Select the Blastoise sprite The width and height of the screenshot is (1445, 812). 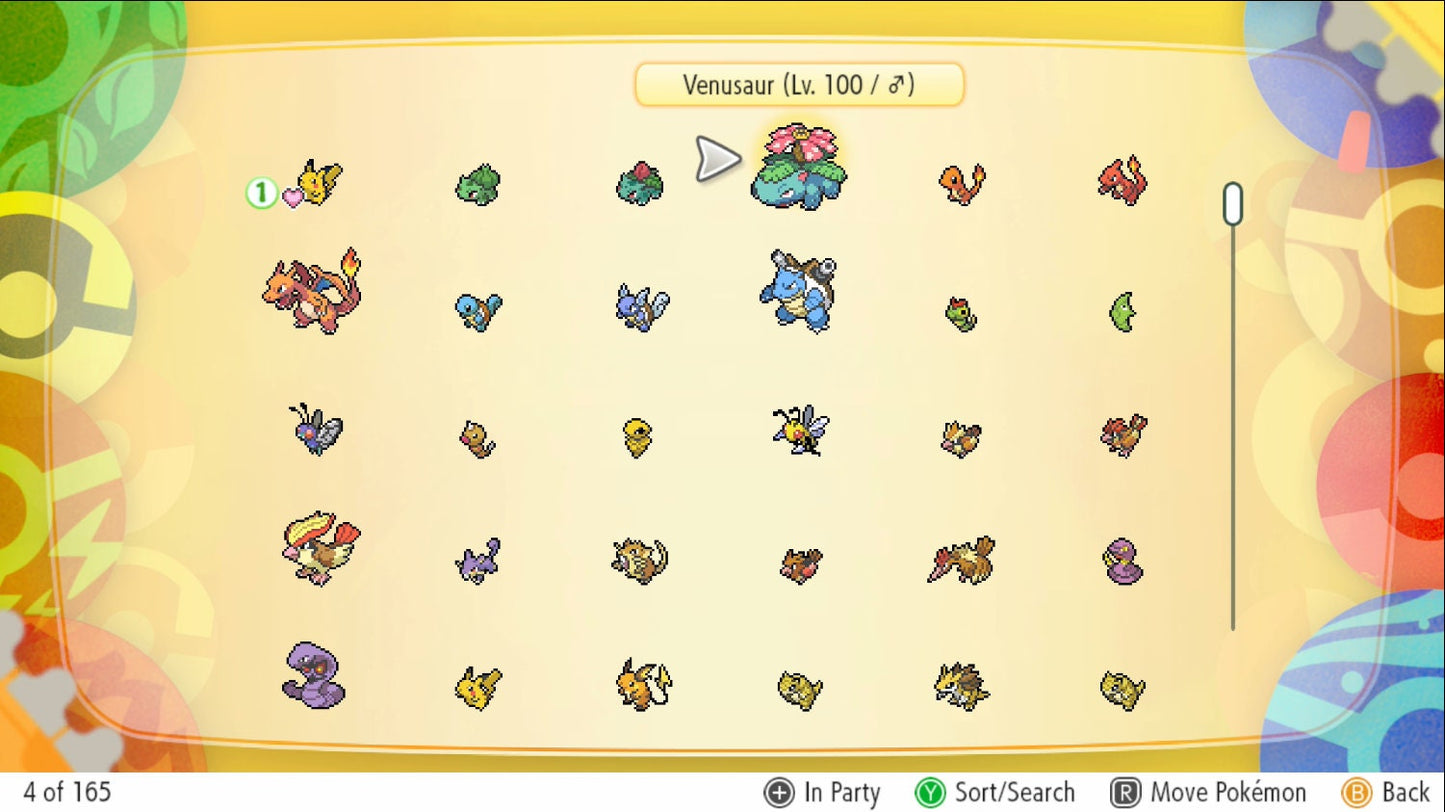[x=799, y=292]
